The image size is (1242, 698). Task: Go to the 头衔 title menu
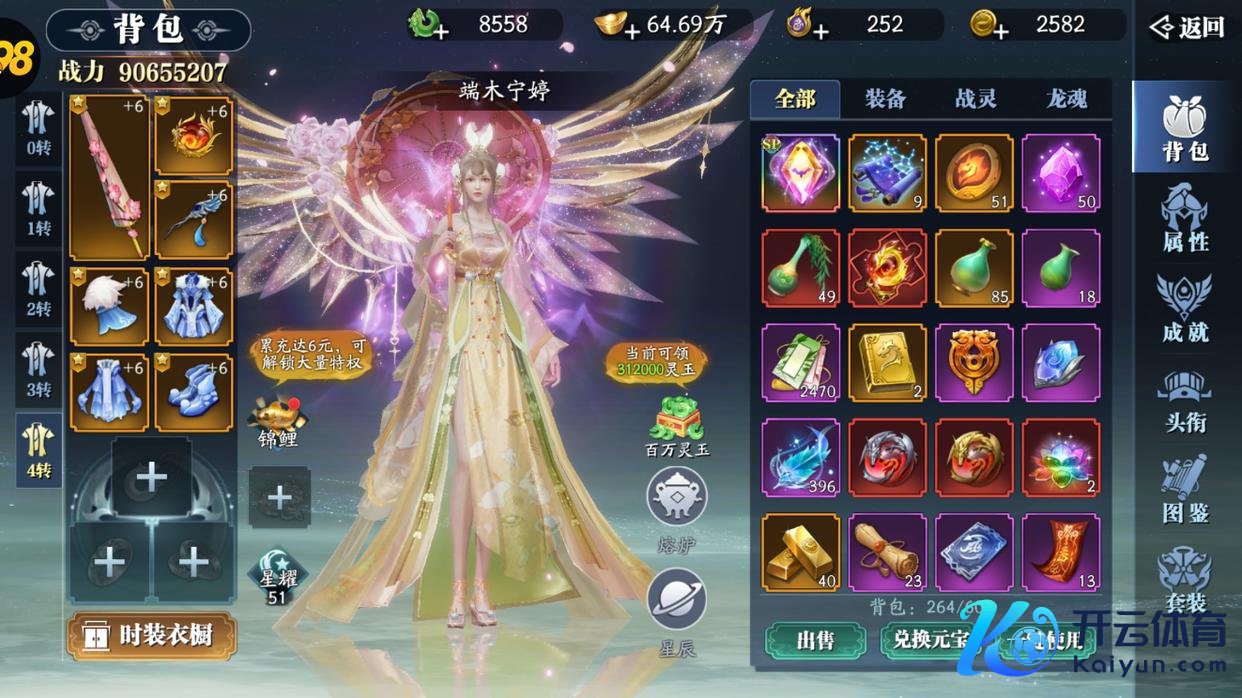point(1186,400)
